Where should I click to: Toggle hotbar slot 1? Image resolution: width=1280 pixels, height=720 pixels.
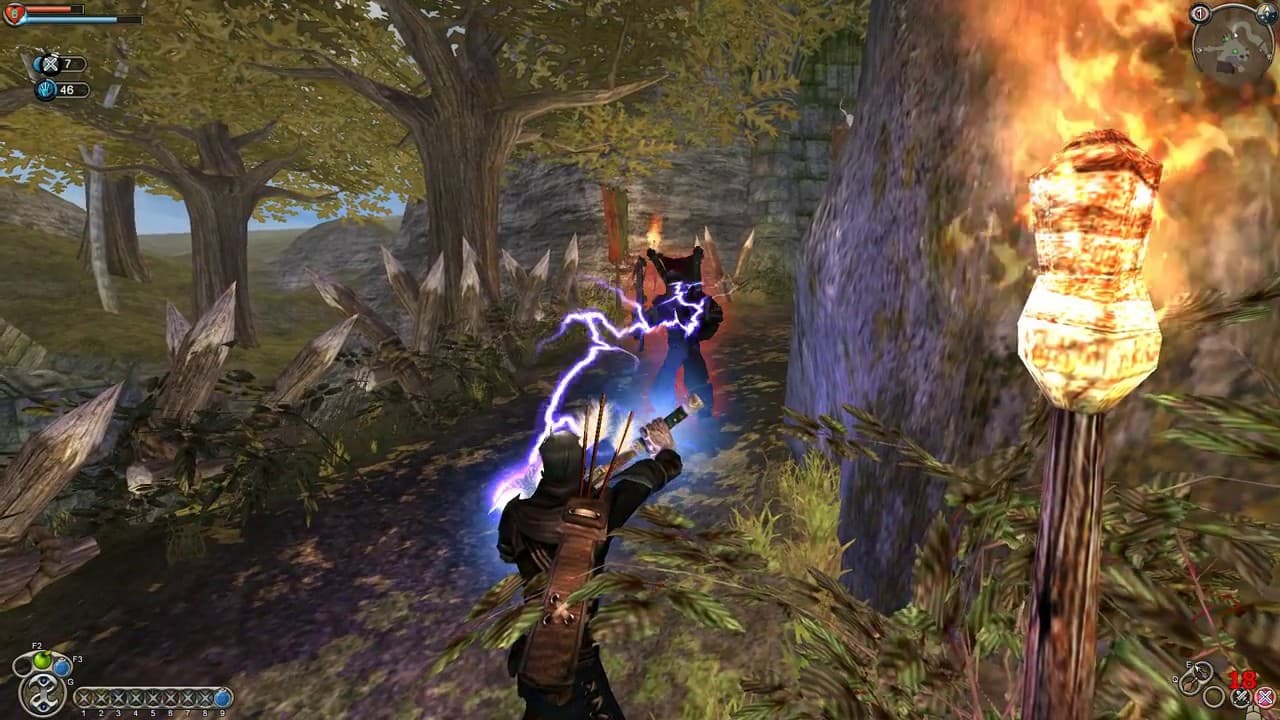coord(82,699)
